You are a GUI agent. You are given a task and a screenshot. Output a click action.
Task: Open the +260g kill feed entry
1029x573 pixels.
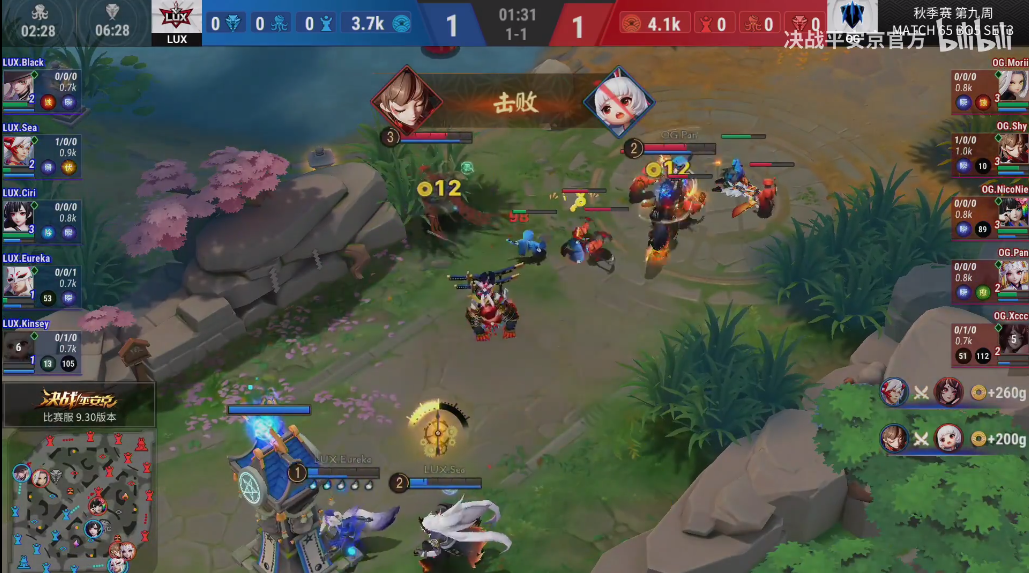[x=953, y=392]
